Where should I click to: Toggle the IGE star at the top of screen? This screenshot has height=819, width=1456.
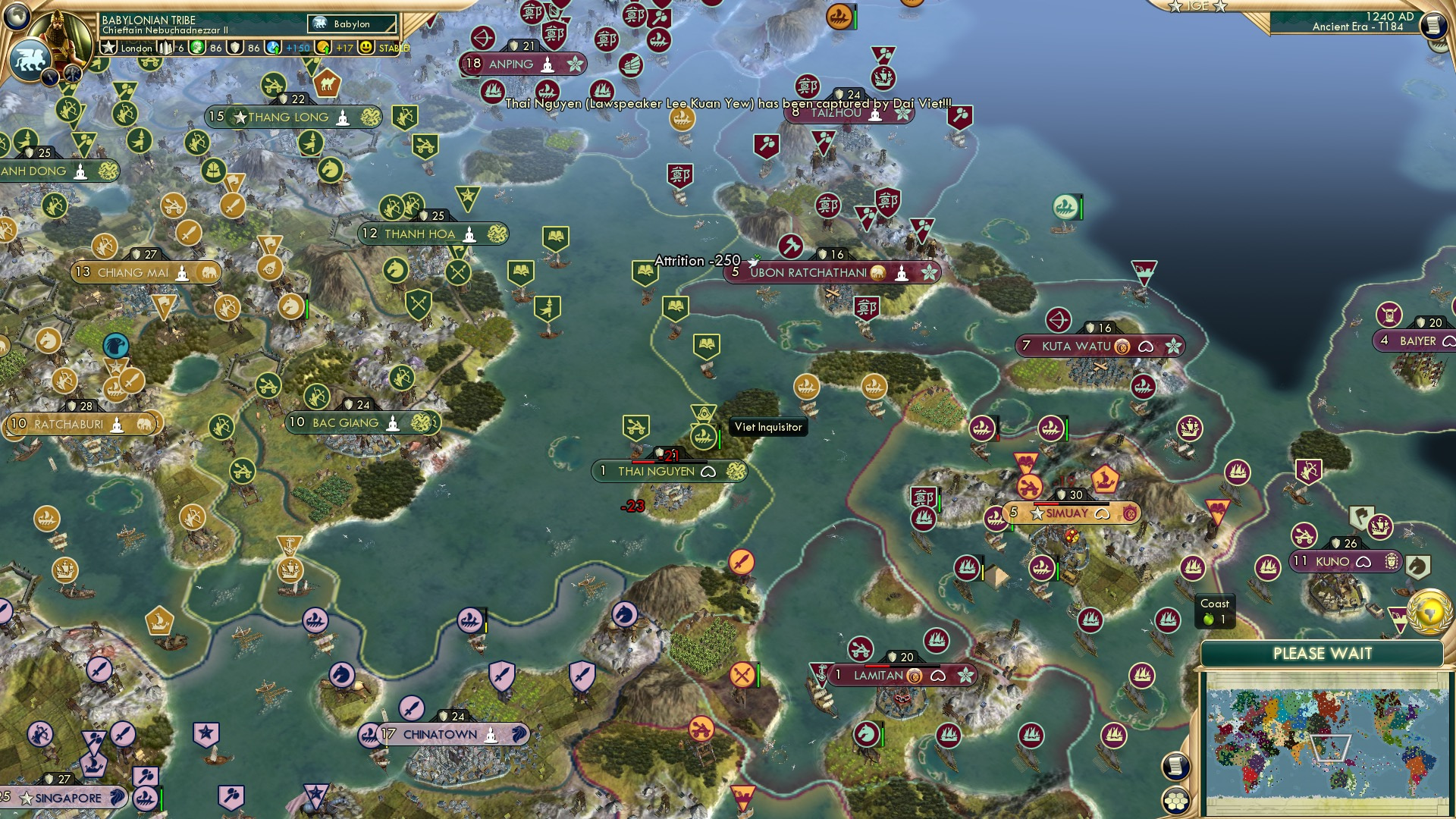[x=1175, y=7]
